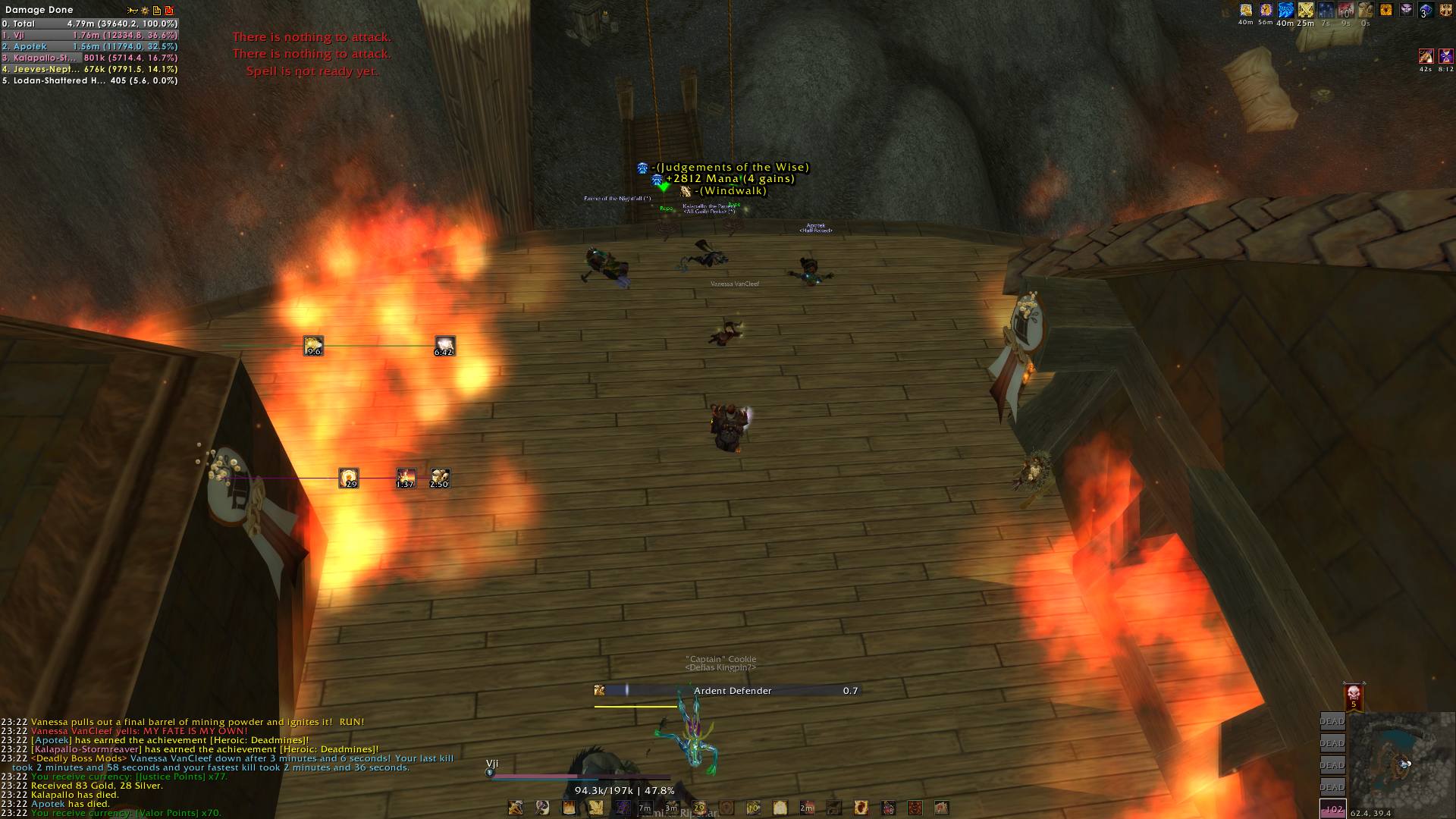The width and height of the screenshot is (1456, 819).
Task: Click the red reset icon on damage meter
Action: tap(169, 11)
